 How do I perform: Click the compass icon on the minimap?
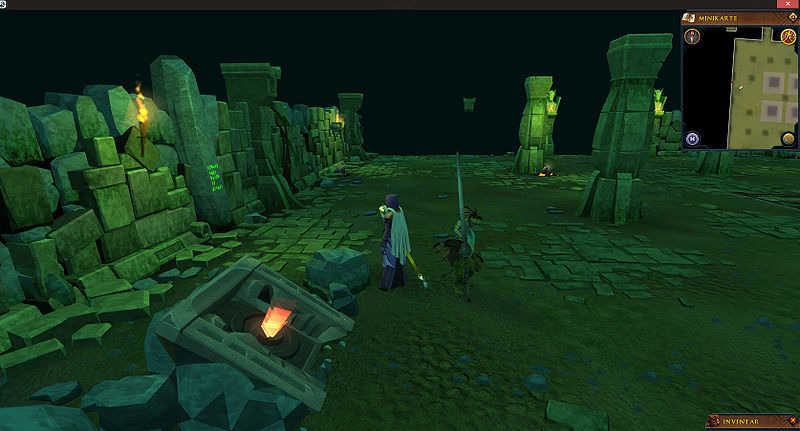pyautogui.click(x=693, y=37)
